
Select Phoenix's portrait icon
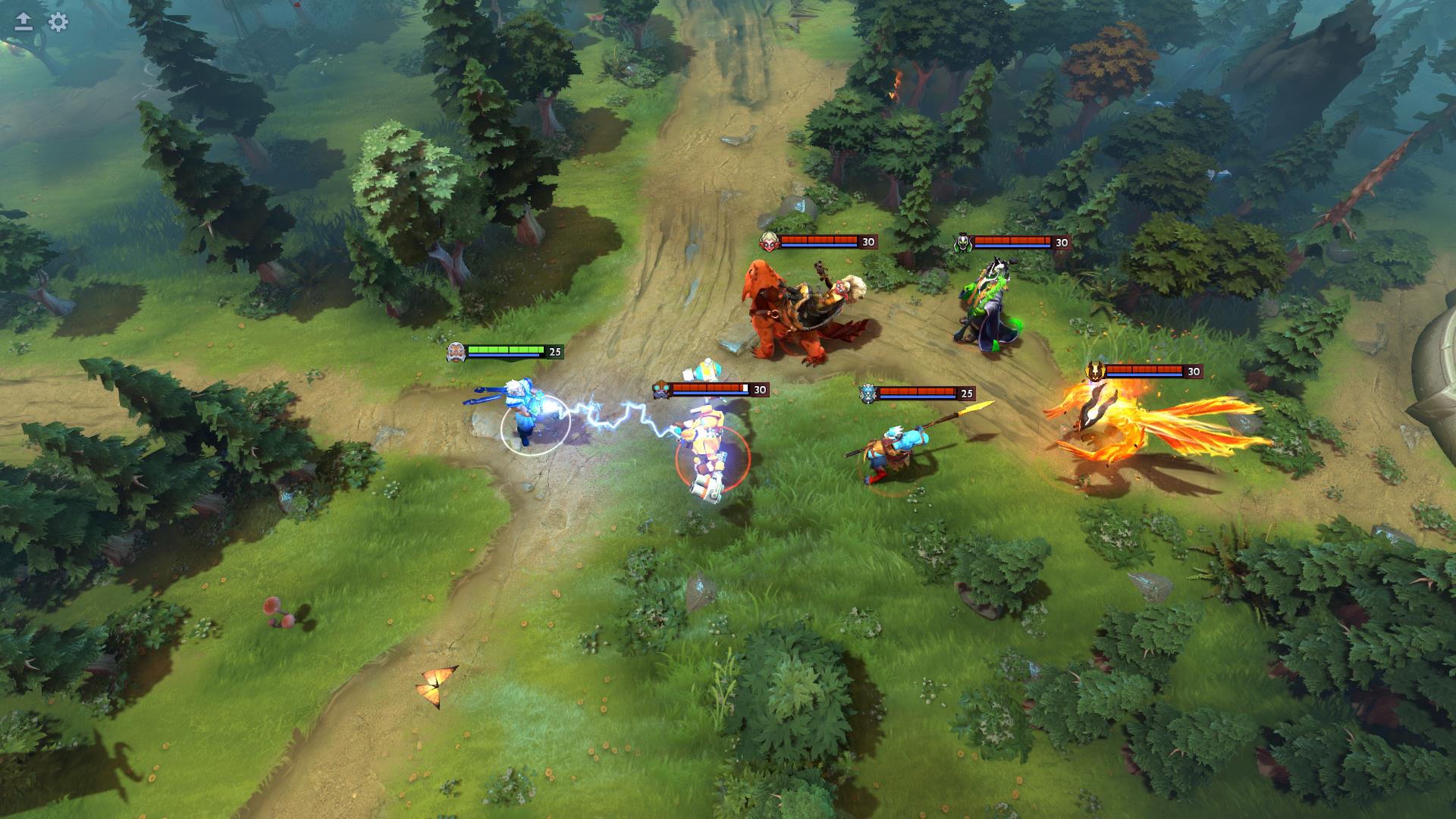tap(1096, 372)
